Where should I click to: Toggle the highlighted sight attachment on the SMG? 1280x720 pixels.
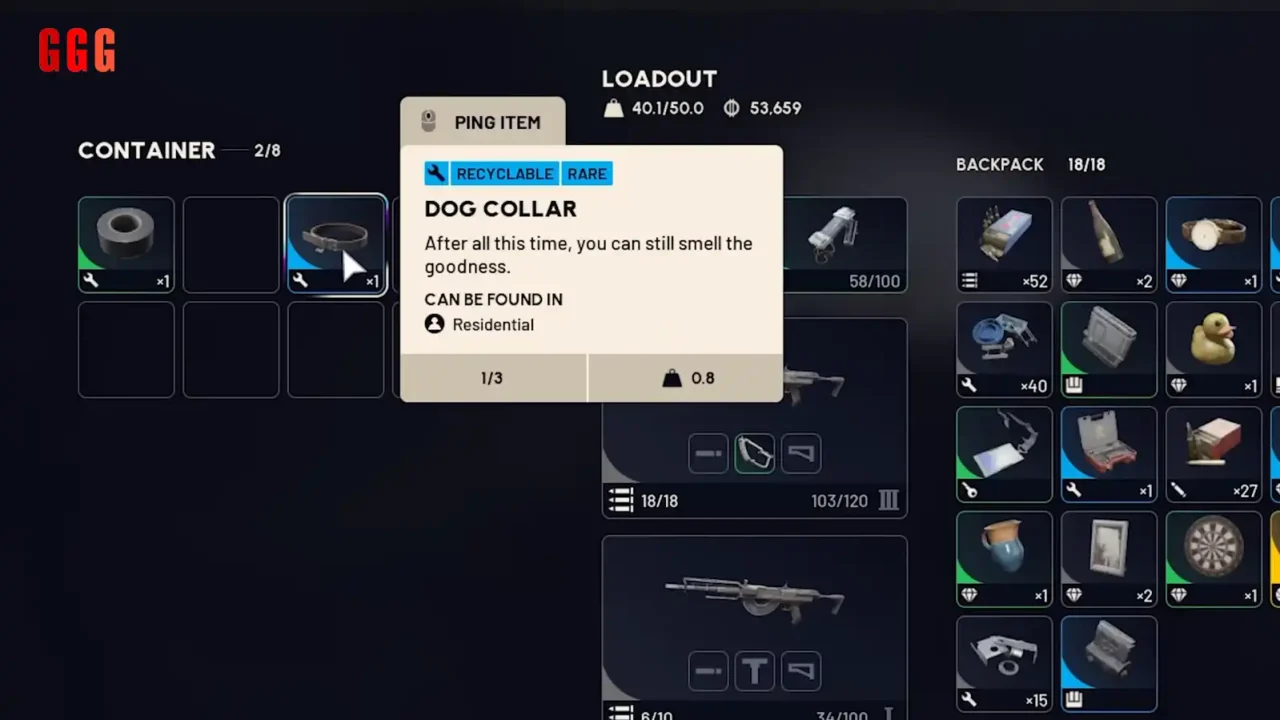coord(755,453)
